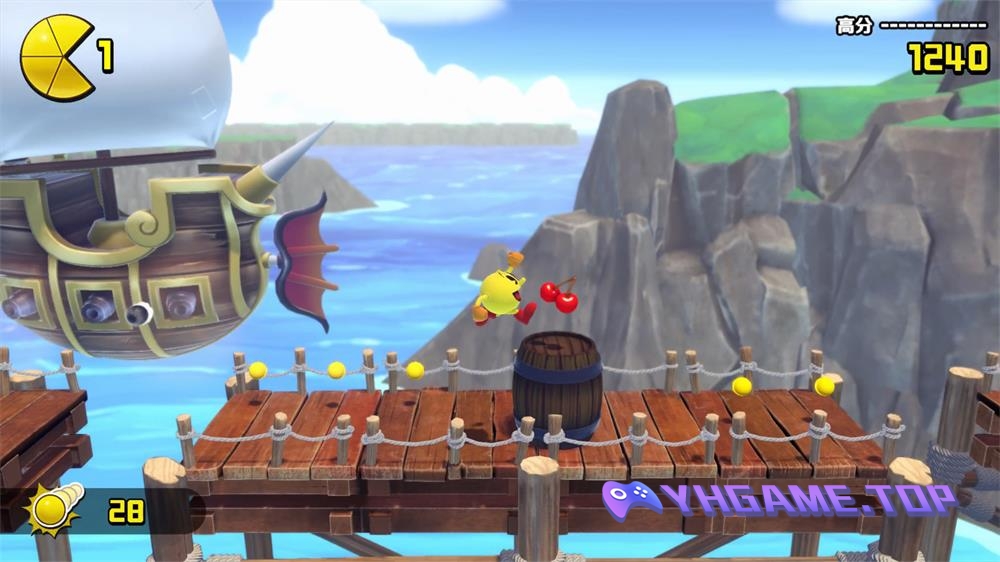Open the YHGAME.TOP watermark link

[x=778, y=499]
